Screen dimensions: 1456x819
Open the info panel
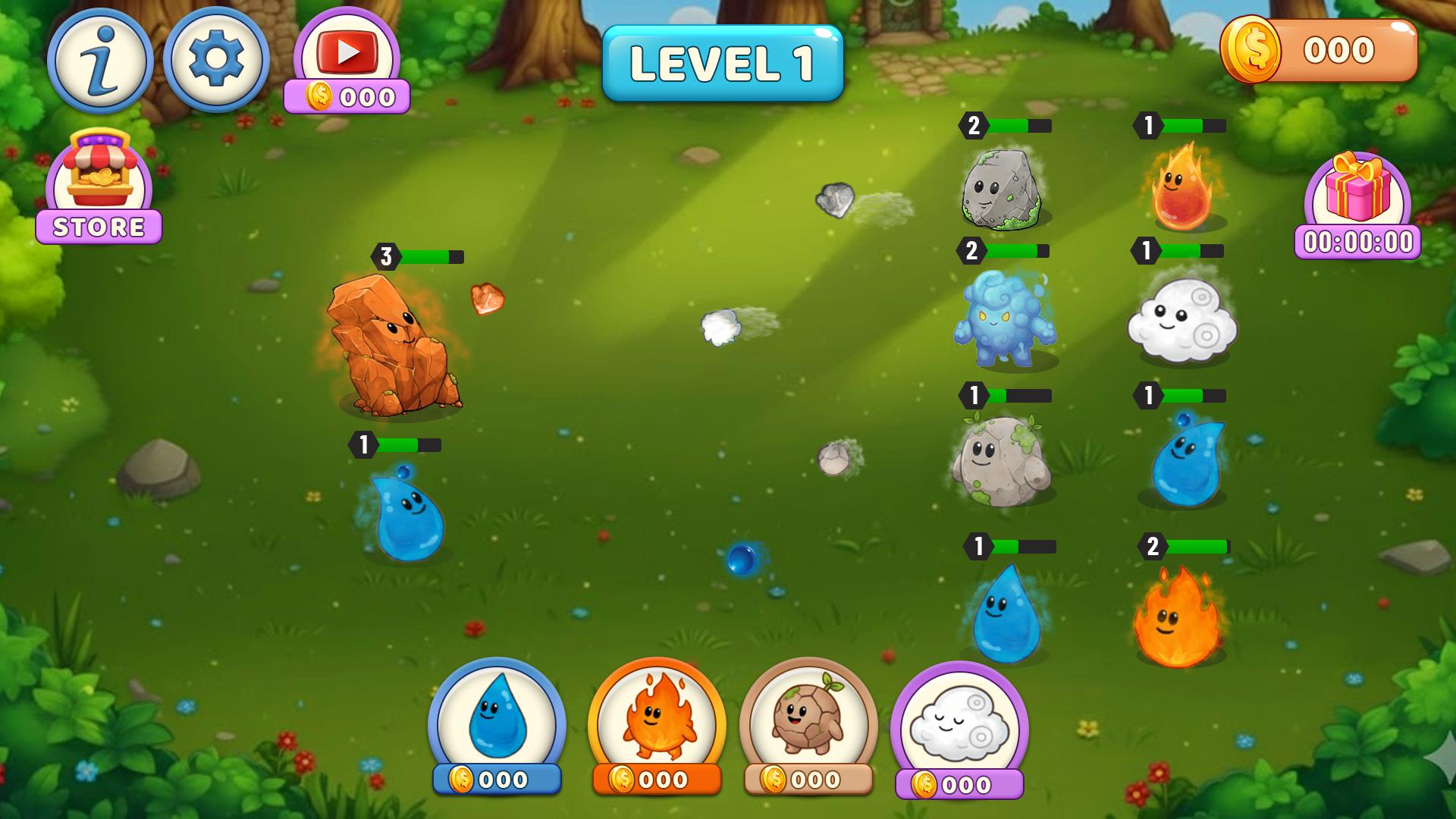tap(100, 61)
